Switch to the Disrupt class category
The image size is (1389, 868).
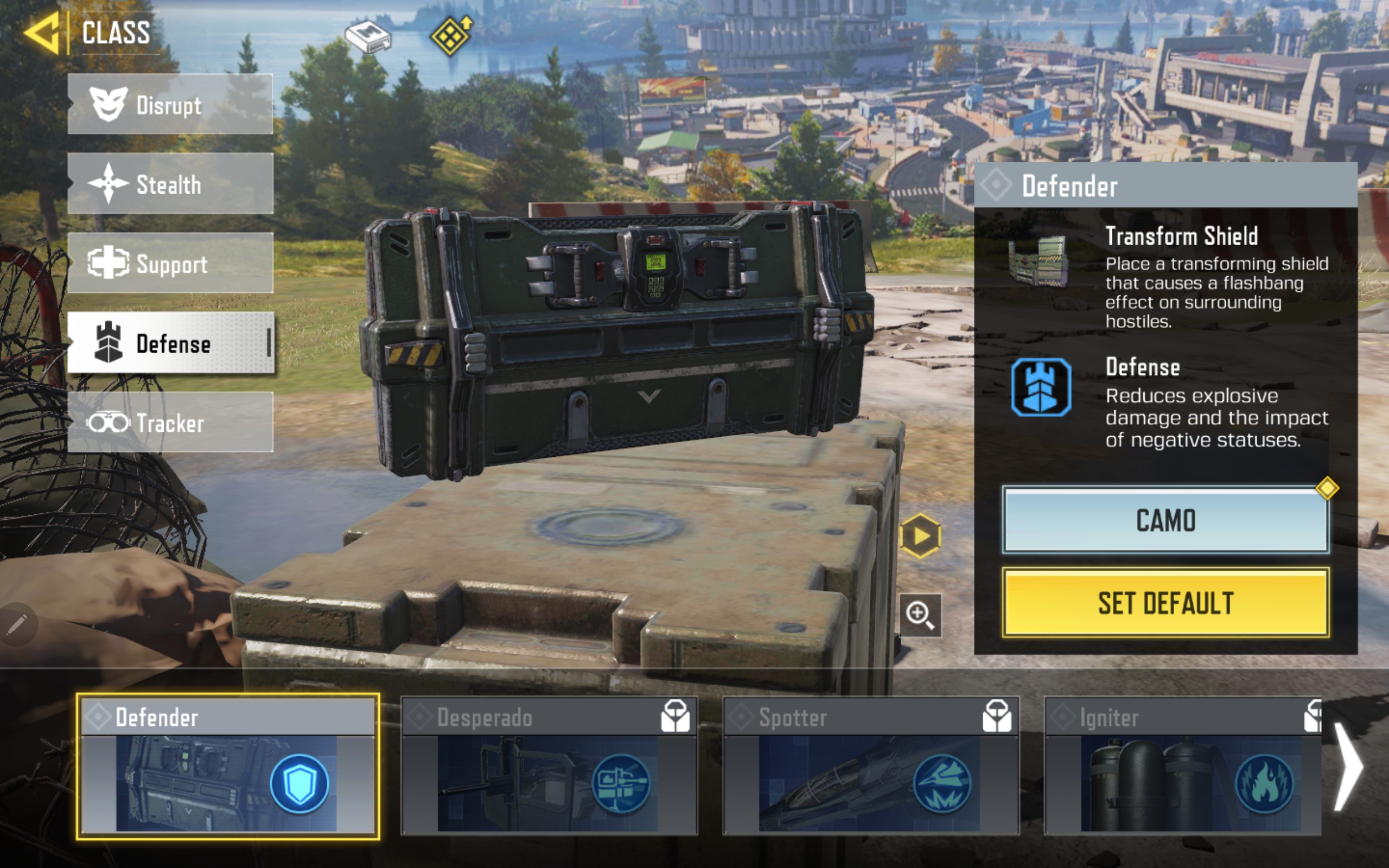170,105
